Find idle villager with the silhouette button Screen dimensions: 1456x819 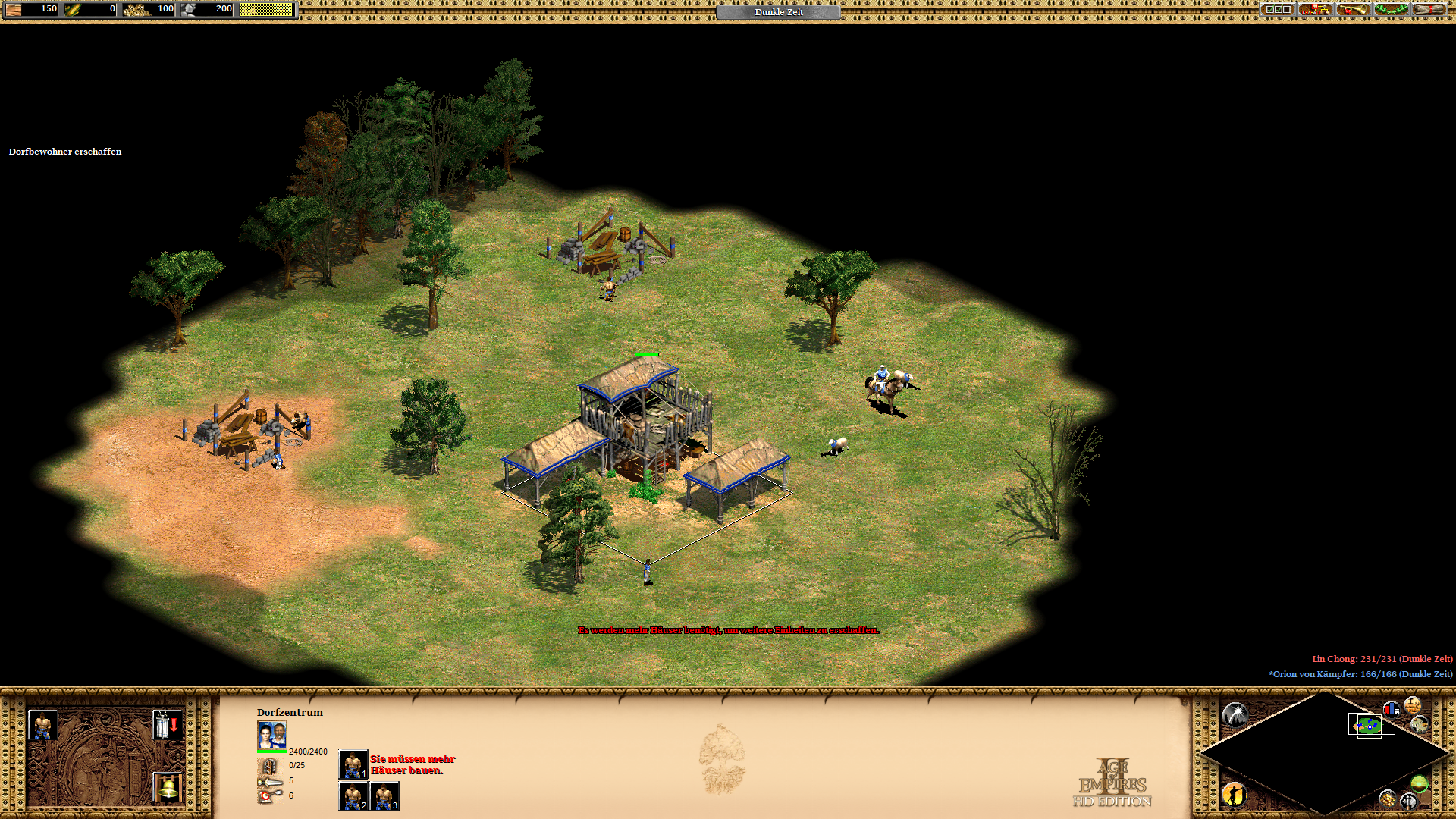[1235, 794]
